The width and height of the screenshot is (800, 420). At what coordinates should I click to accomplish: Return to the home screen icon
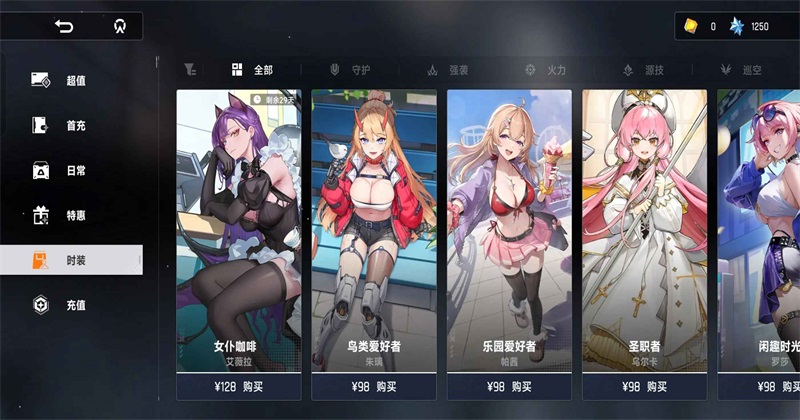point(119,26)
